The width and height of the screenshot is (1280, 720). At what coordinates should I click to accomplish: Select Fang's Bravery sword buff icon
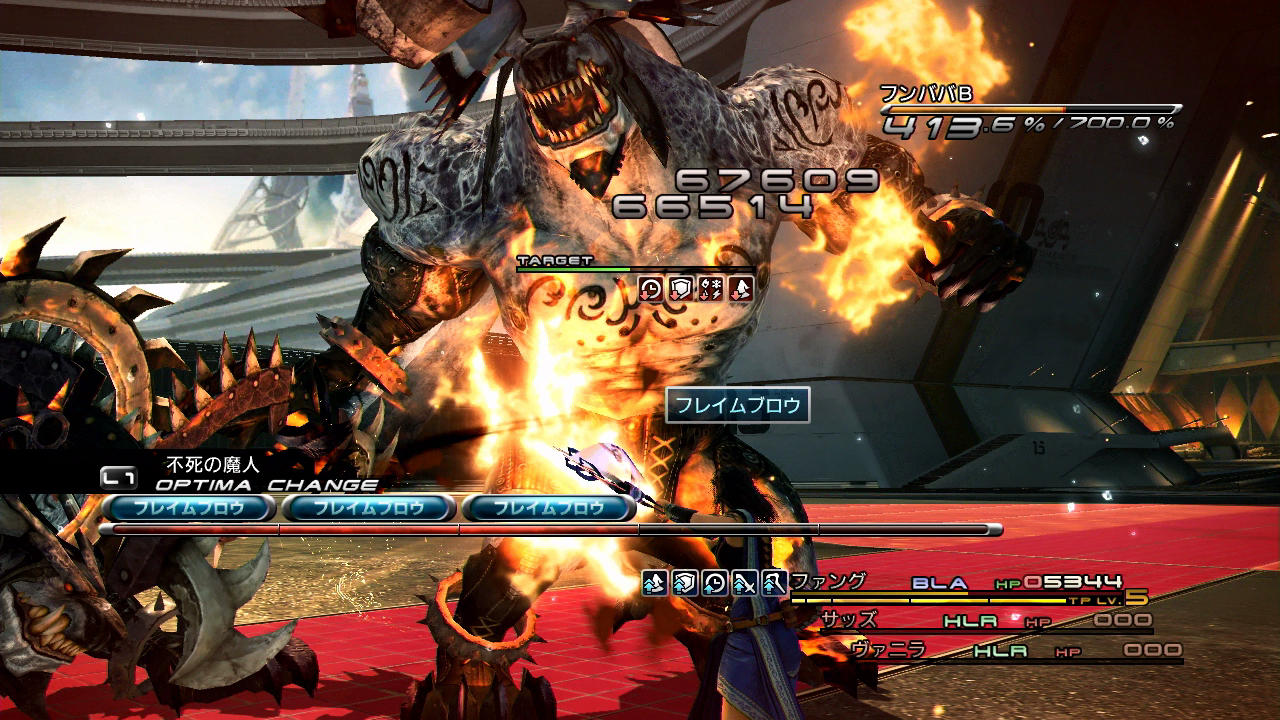744,582
